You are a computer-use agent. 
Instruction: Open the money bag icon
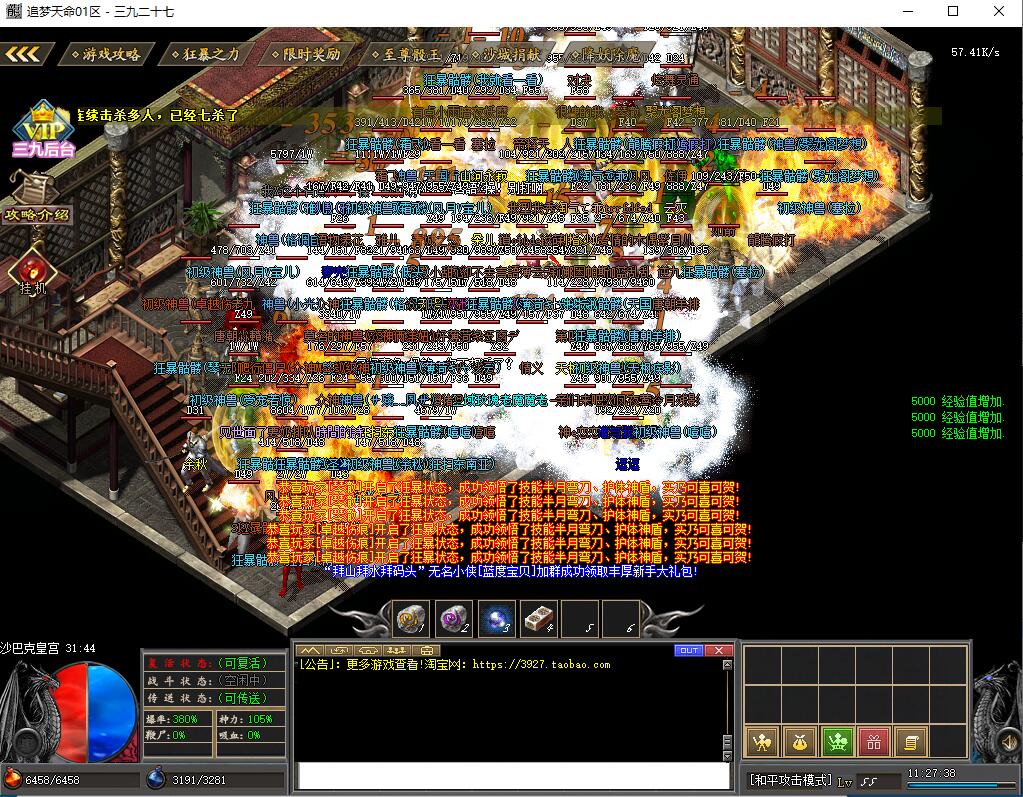[x=798, y=742]
